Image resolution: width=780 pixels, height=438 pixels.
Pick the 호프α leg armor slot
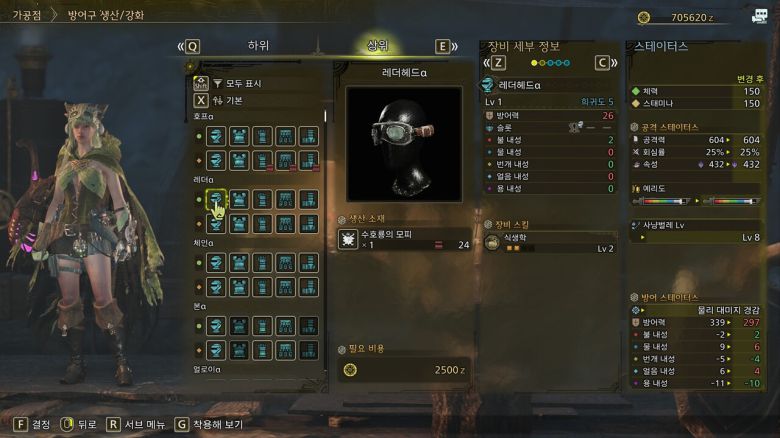[307, 135]
